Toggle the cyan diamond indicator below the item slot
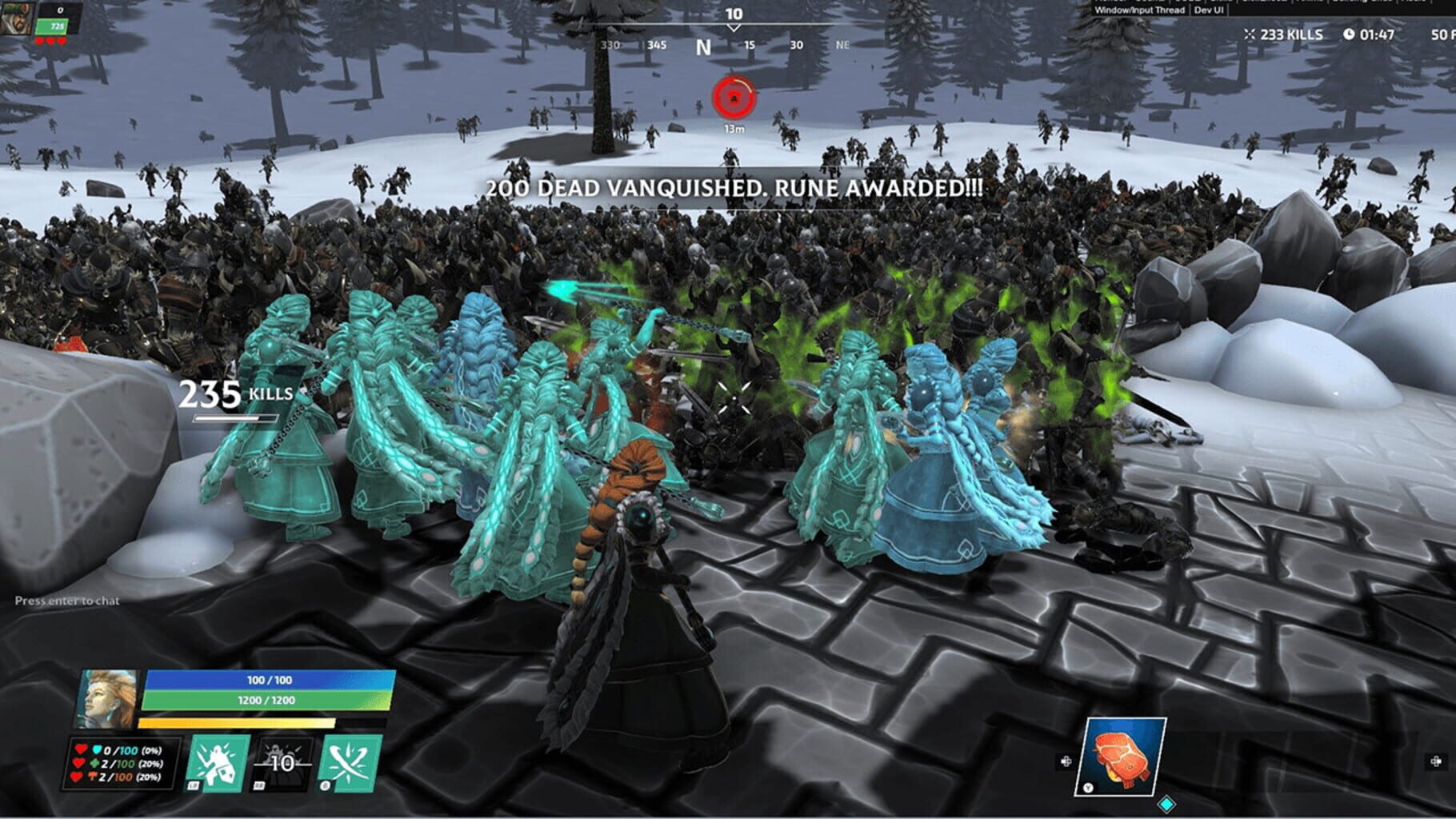The image size is (1456, 819). point(1166,805)
